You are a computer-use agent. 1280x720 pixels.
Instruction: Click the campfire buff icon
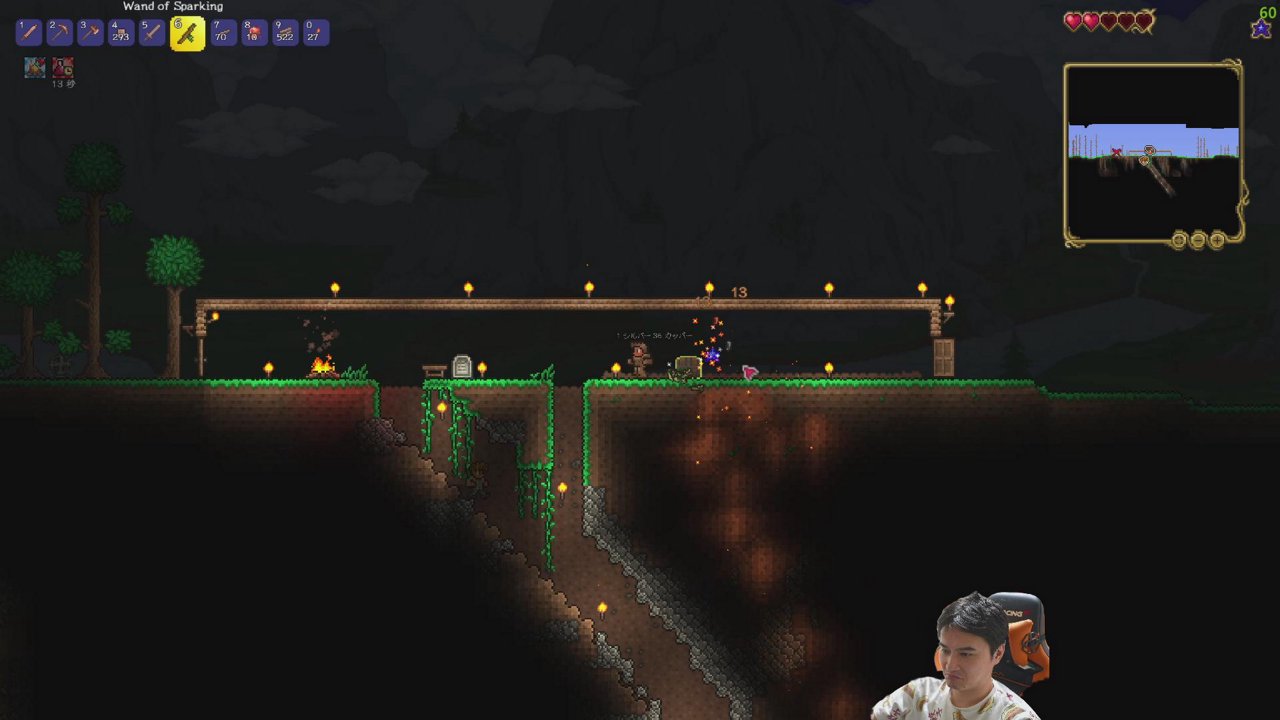pyautogui.click(x=34, y=67)
